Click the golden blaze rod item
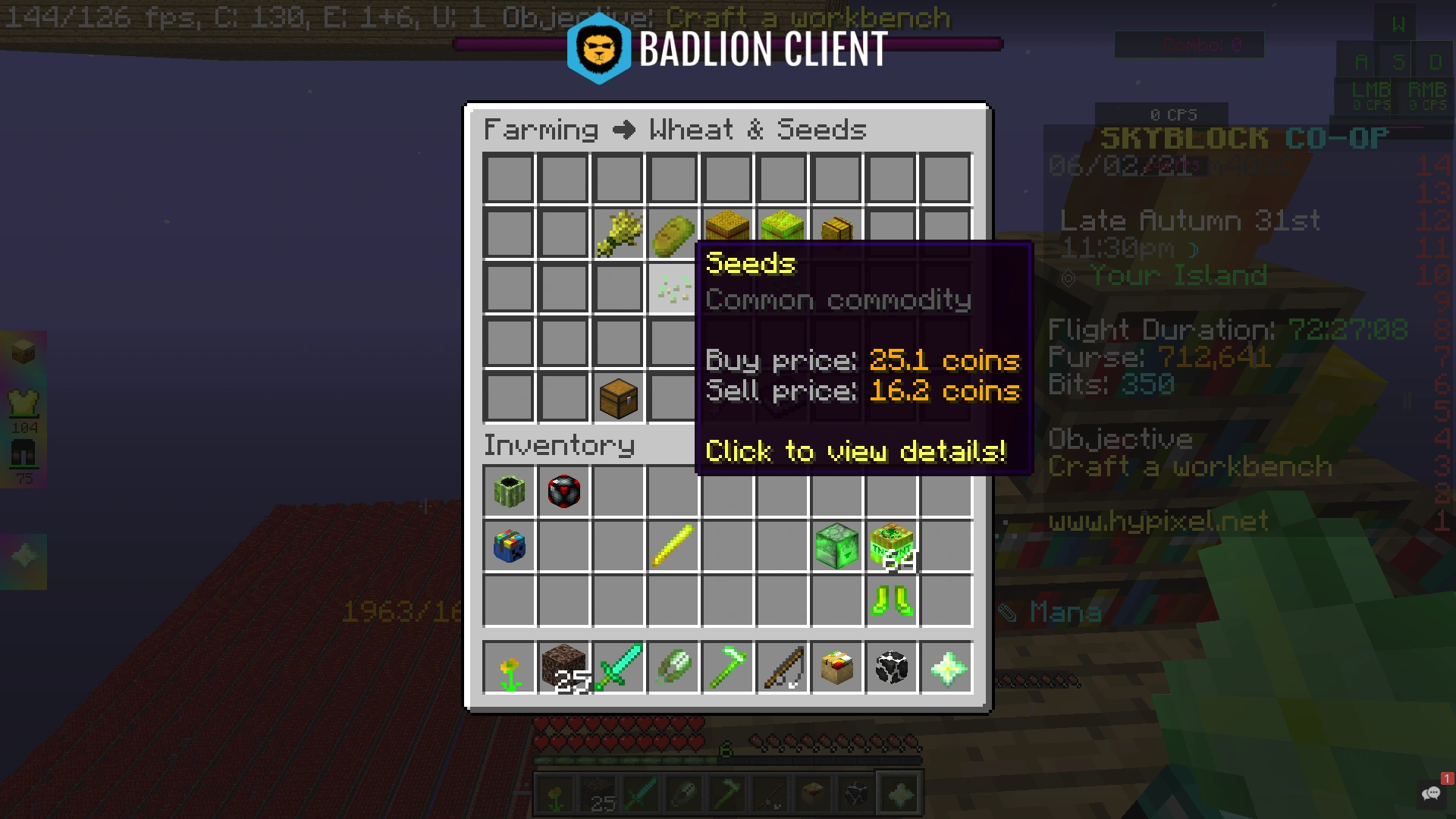 pos(673,546)
